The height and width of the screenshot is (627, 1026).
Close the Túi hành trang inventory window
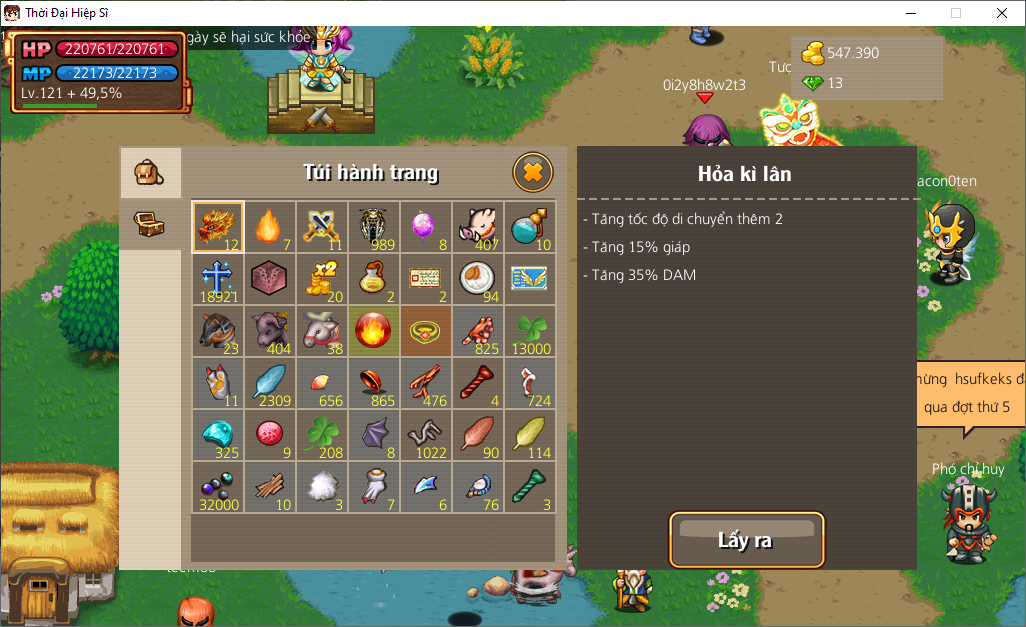click(533, 173)
